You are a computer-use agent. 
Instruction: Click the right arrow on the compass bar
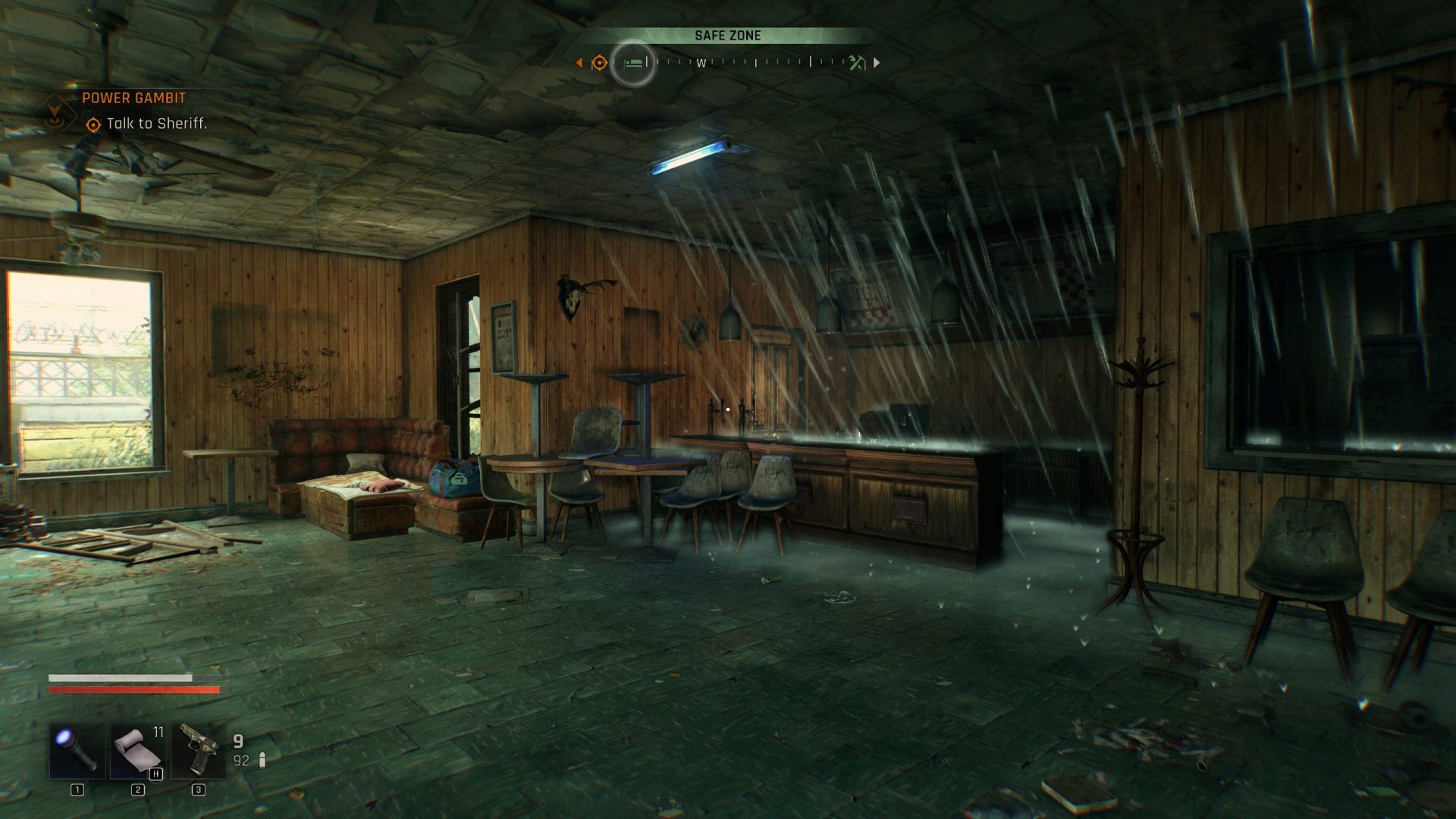tap(877, 62)
